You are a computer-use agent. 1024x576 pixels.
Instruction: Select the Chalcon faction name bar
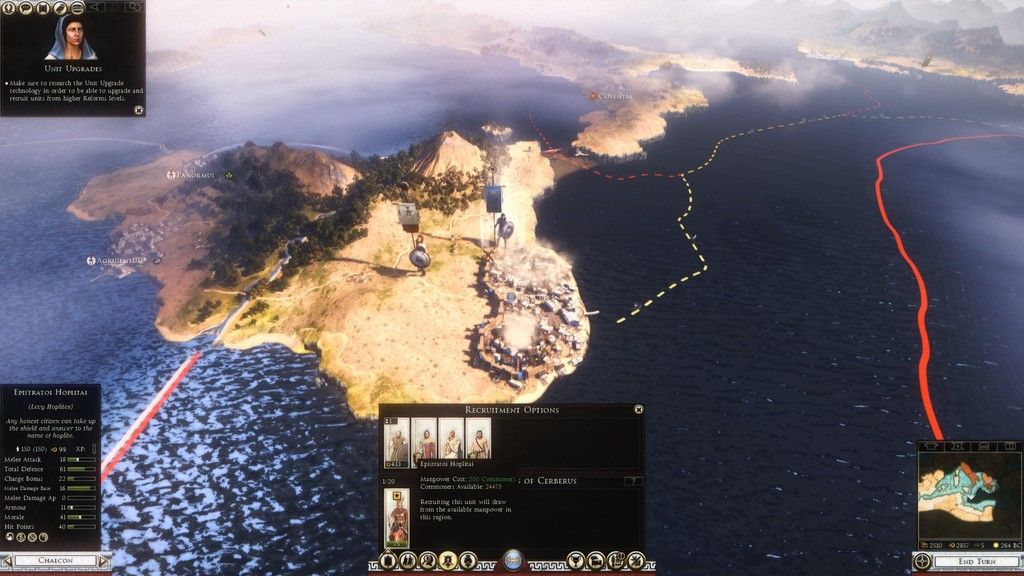[x=53, y=561]
